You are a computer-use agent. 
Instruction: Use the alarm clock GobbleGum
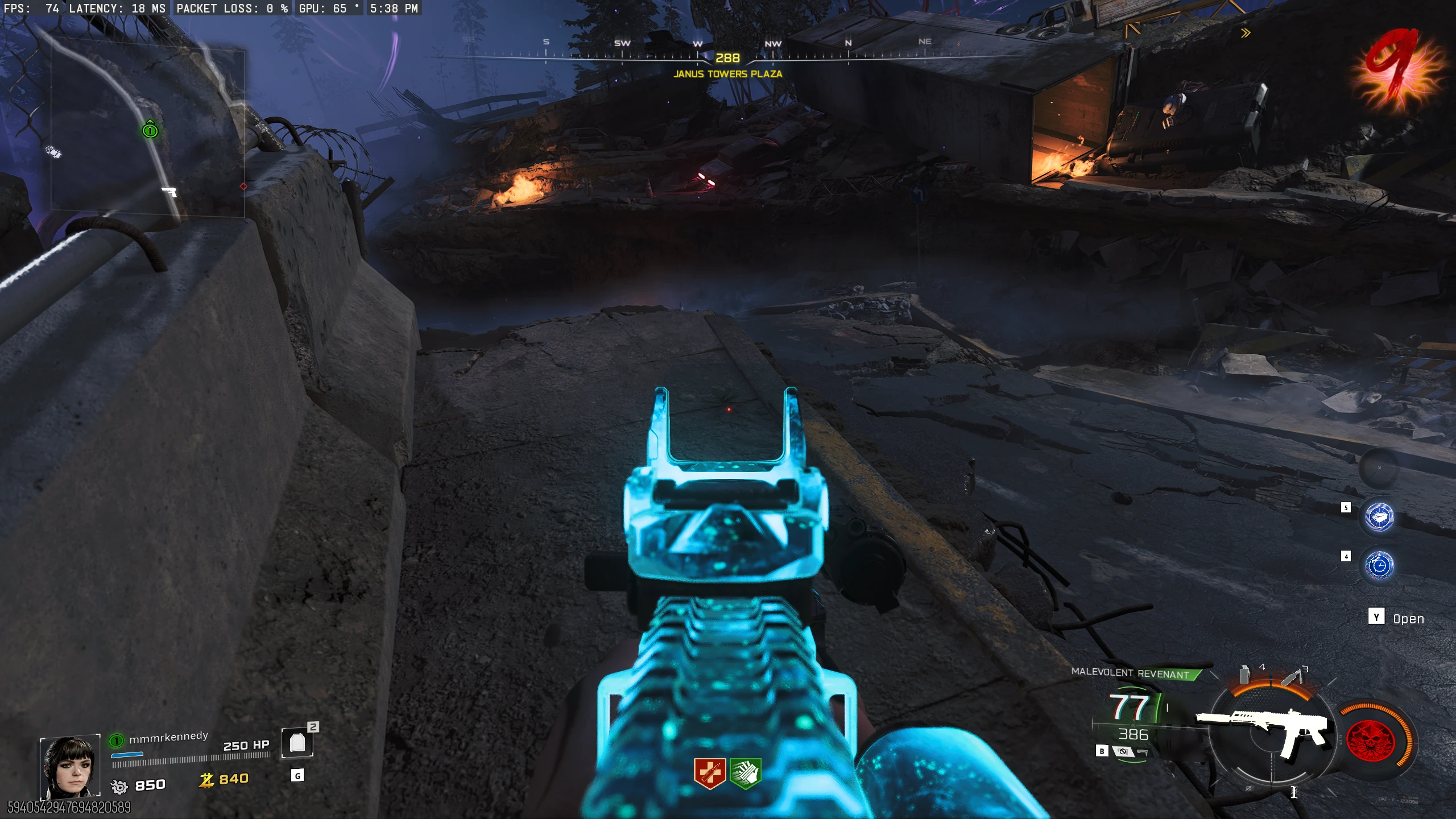(x=1379, y=566)
